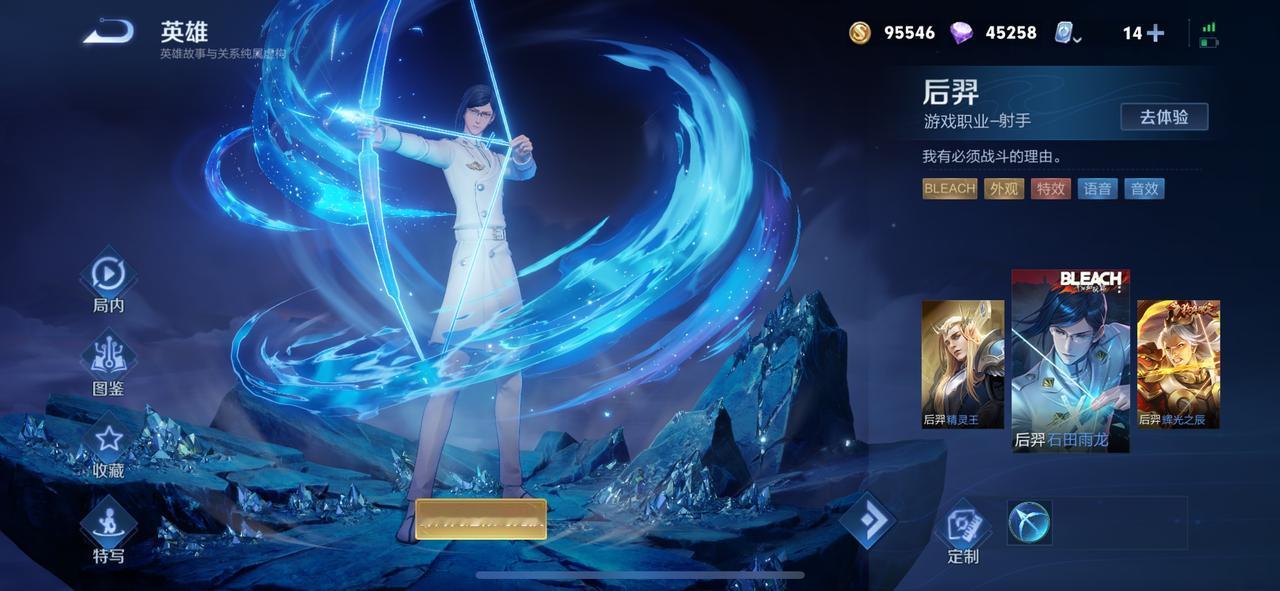Click the blue diamond arrow expander
The image size is (1280, 591).
tap(866, 520)
